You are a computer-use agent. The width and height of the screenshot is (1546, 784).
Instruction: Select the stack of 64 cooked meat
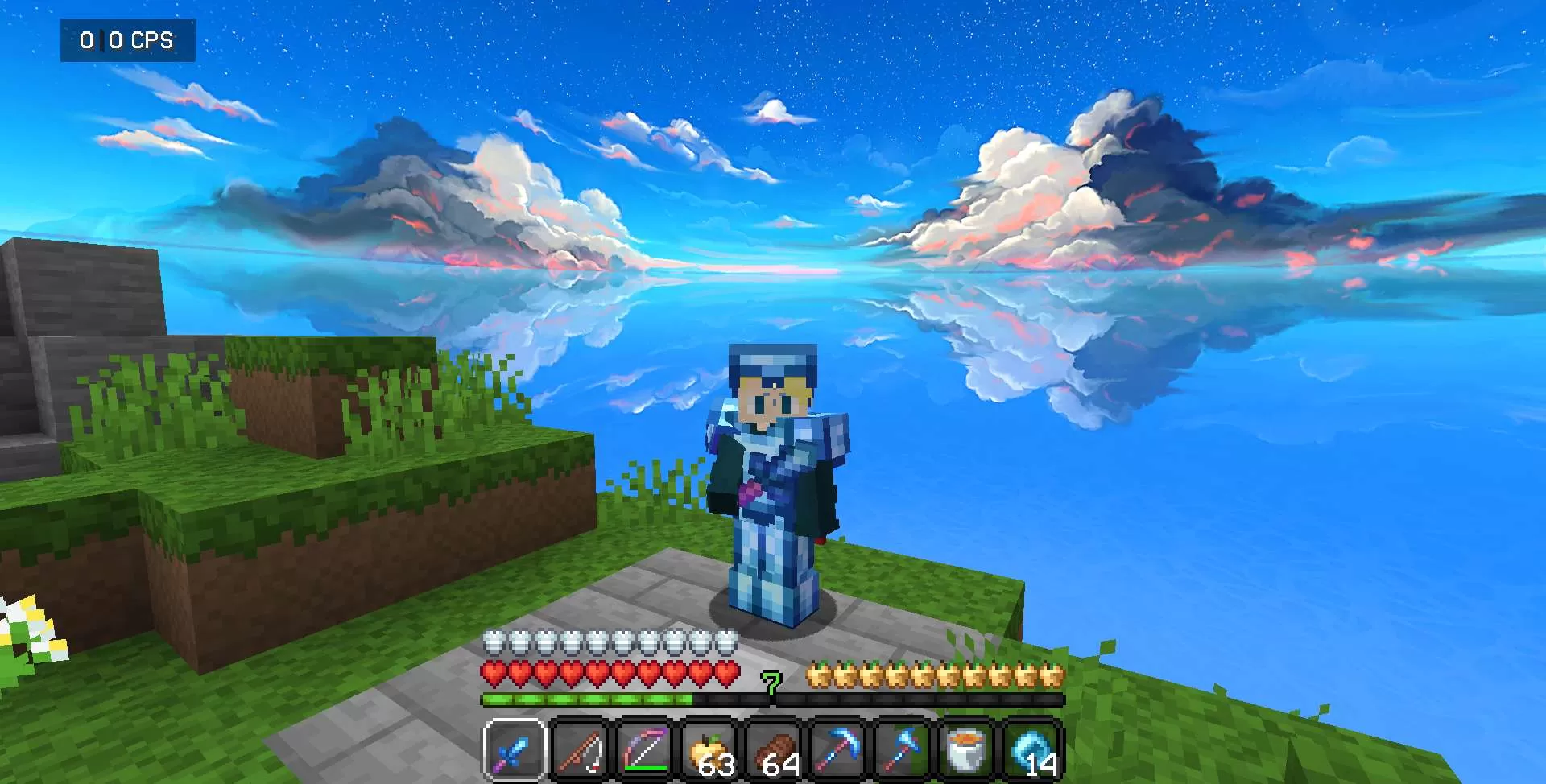[x=775, y=749]
